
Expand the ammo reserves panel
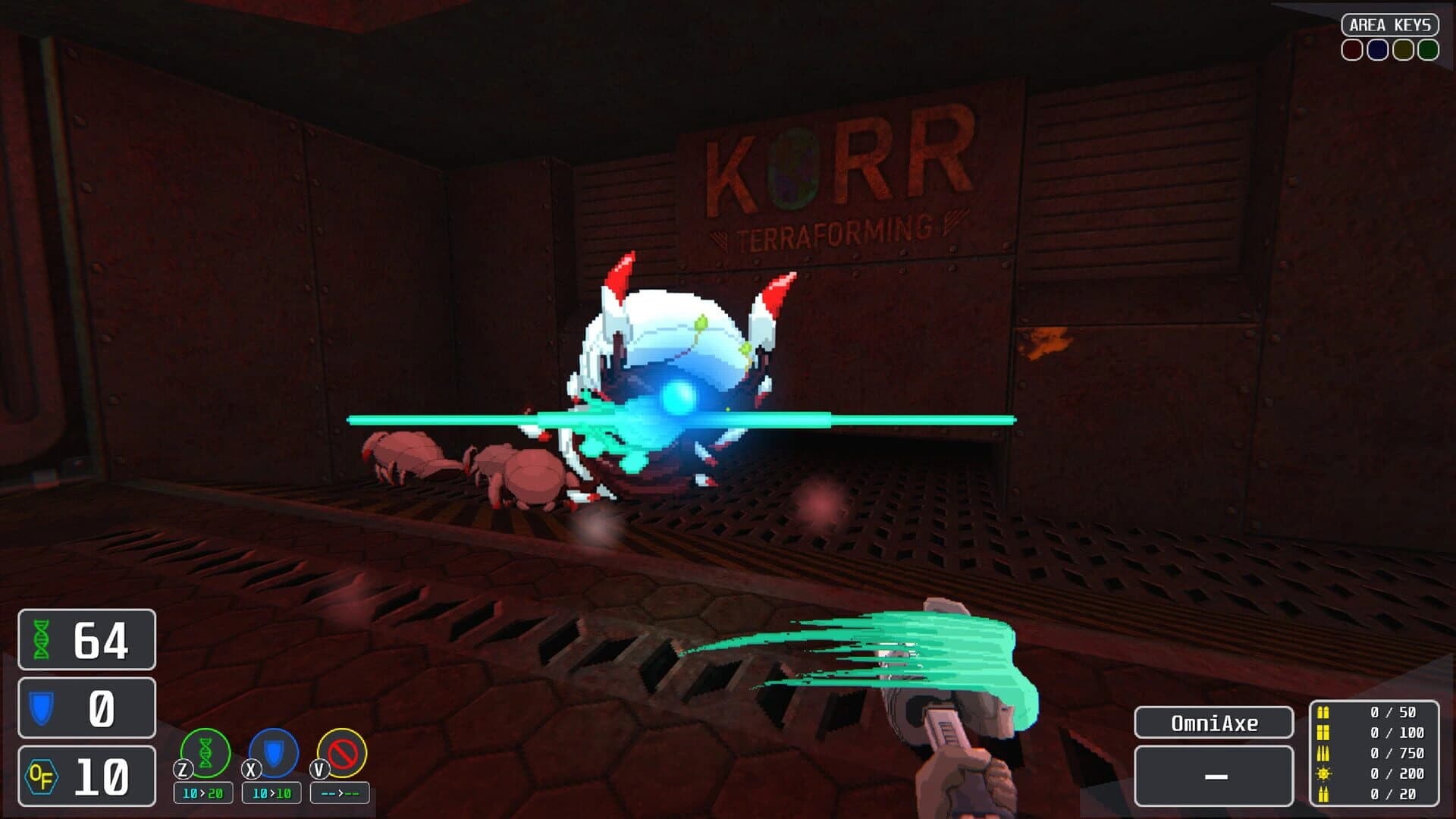[x=1373, y=752]
